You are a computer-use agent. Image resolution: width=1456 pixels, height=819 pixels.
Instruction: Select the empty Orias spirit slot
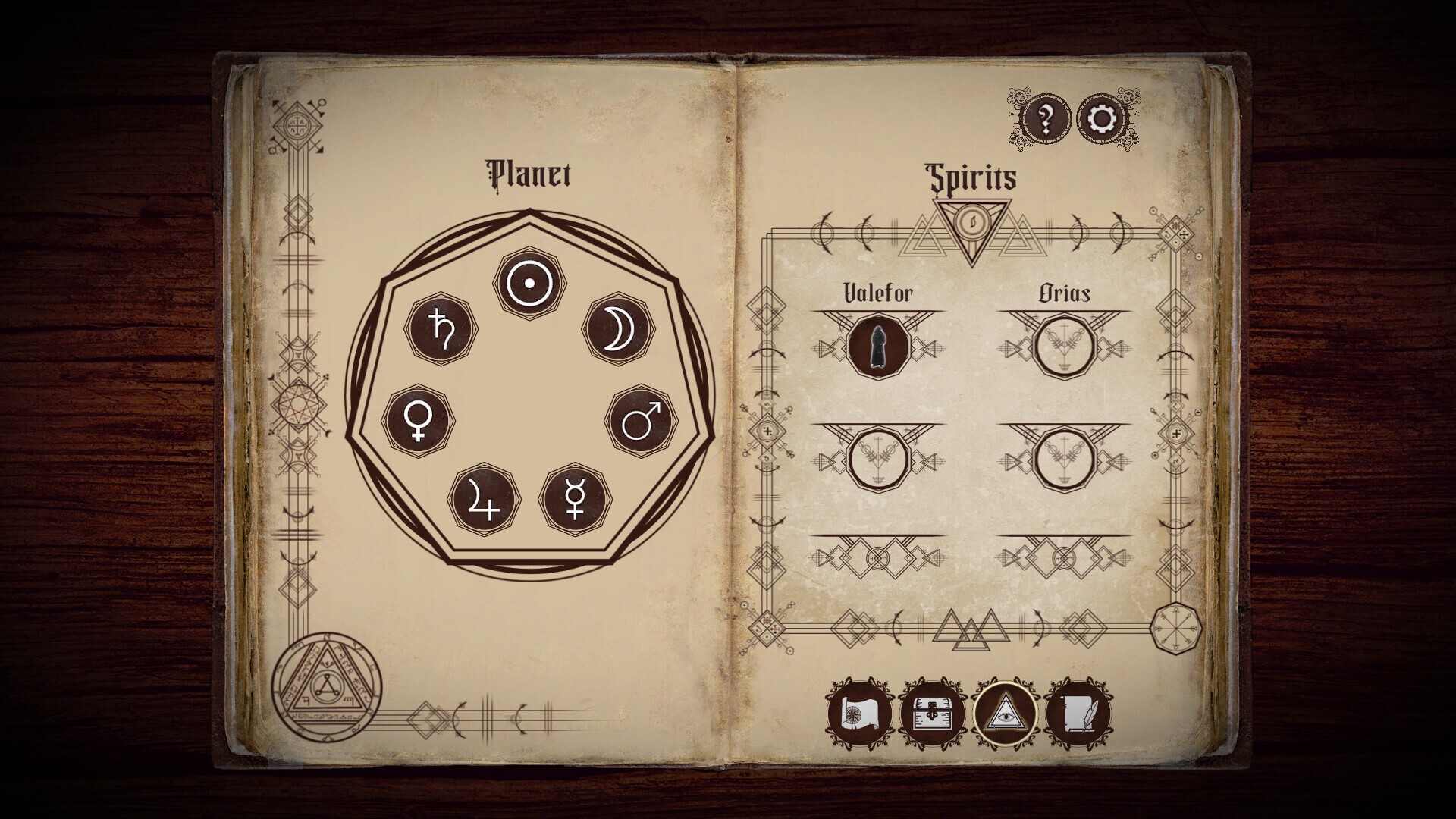coord(1066,347)
